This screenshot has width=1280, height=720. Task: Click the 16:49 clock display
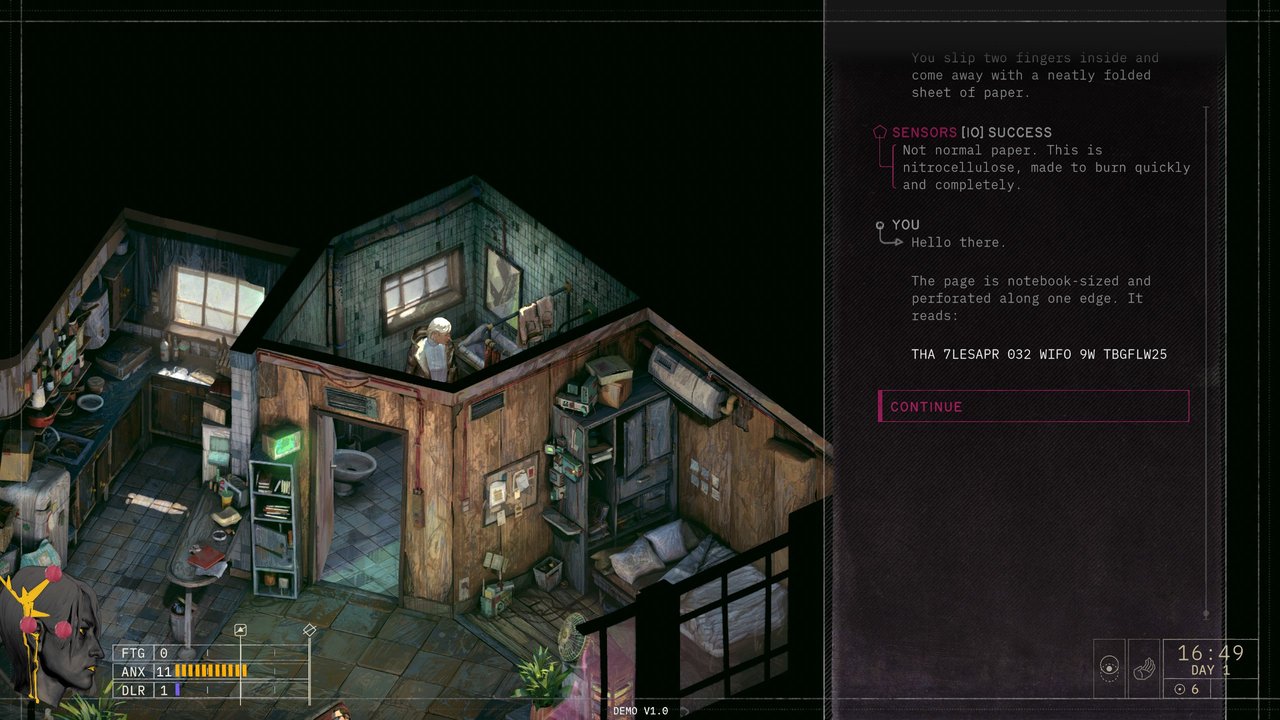click(x=1212, y=655)
